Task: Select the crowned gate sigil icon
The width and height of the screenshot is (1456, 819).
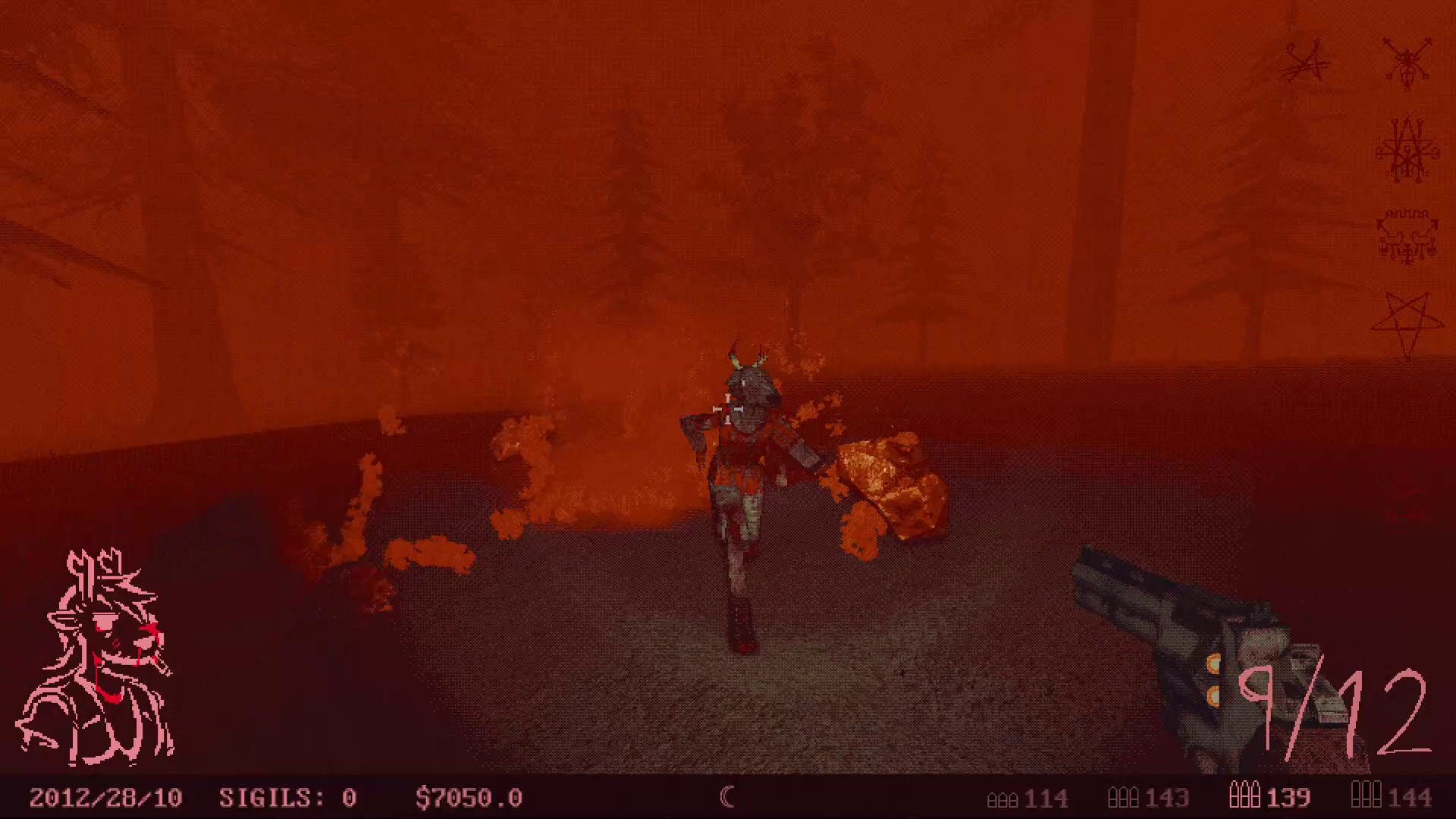Action: (1407, 231)
